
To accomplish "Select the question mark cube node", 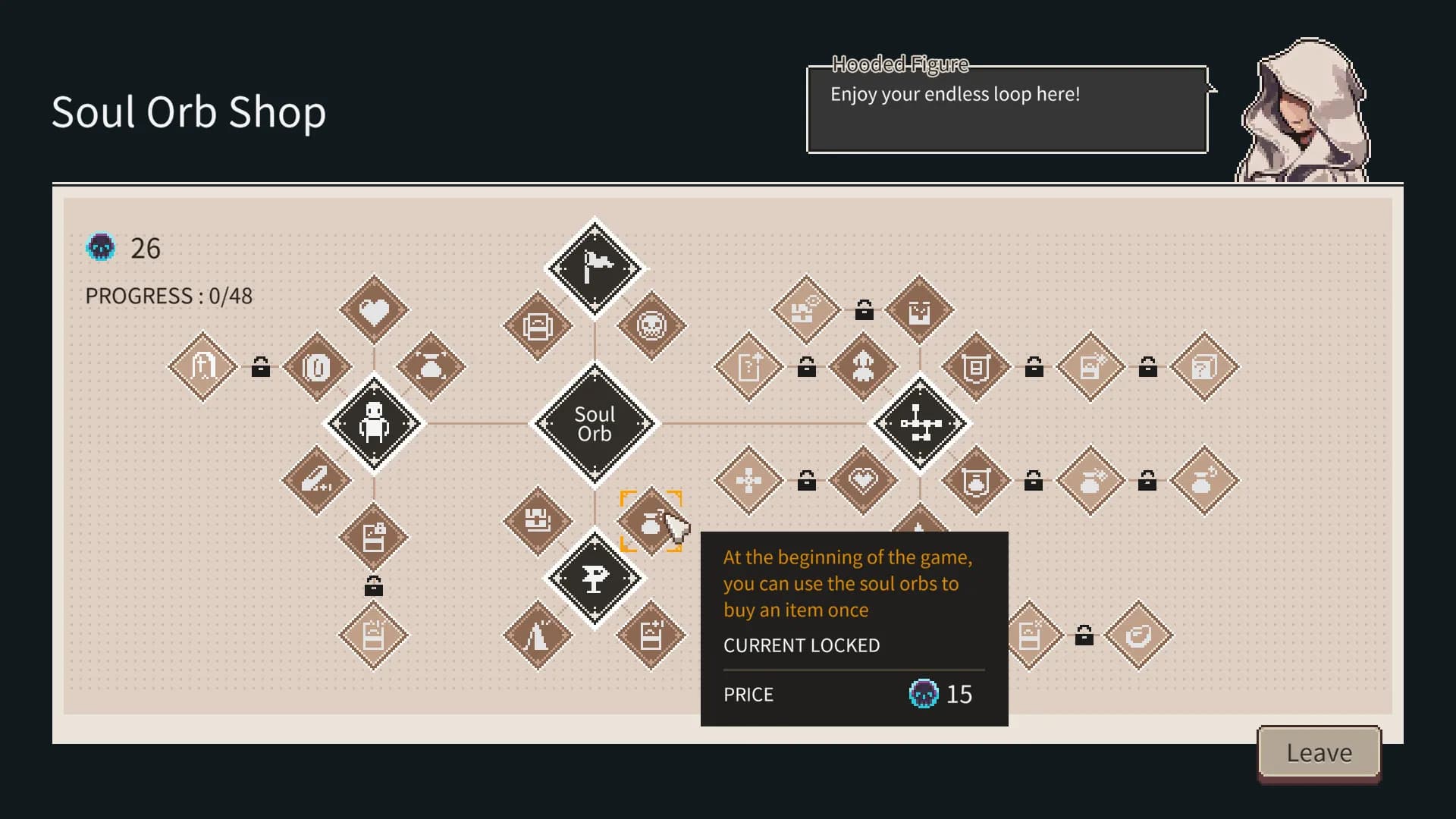I will (x=1204, y=367).
